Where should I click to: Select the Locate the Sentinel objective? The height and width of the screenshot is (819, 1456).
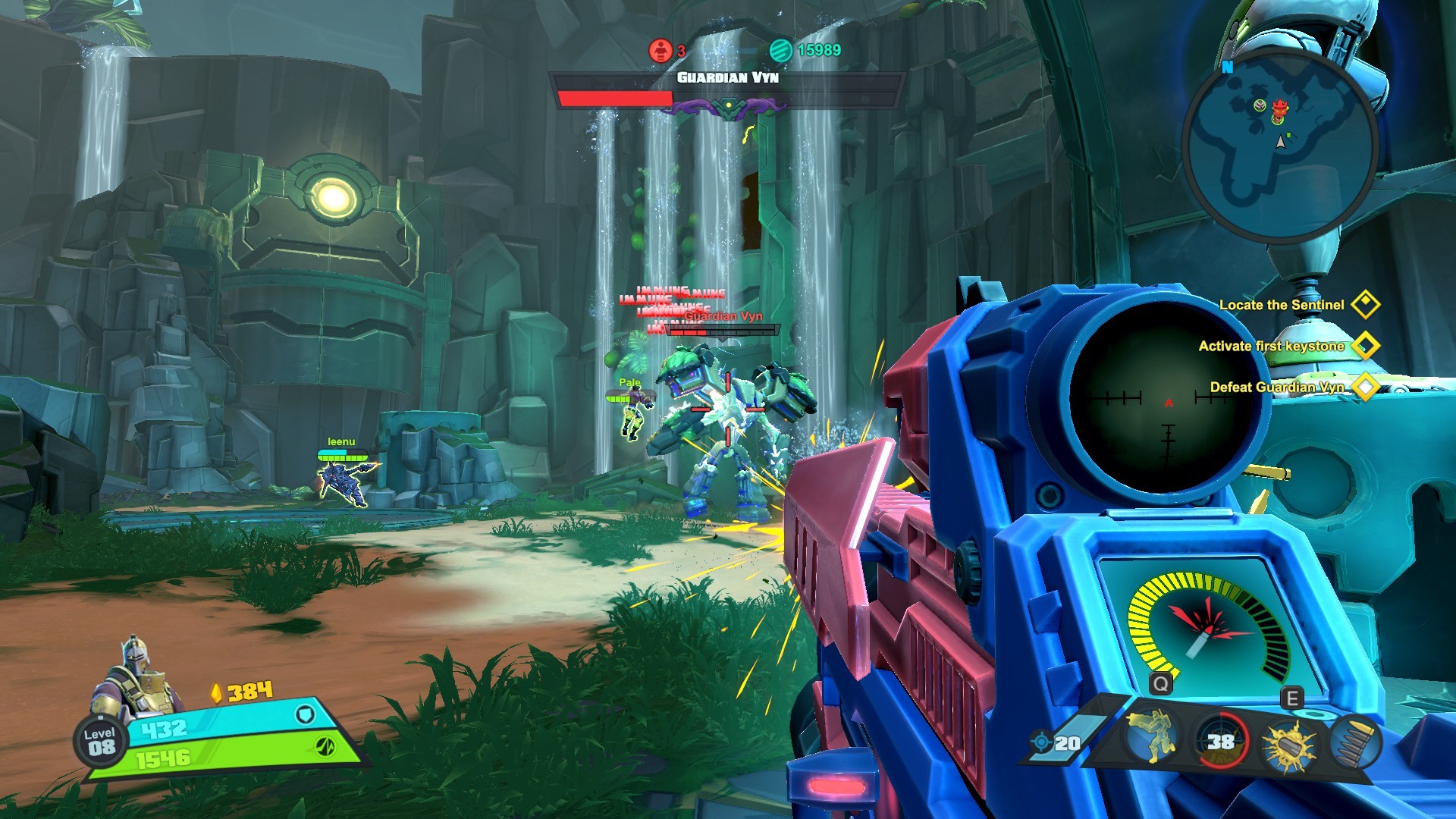point(1281,305)
